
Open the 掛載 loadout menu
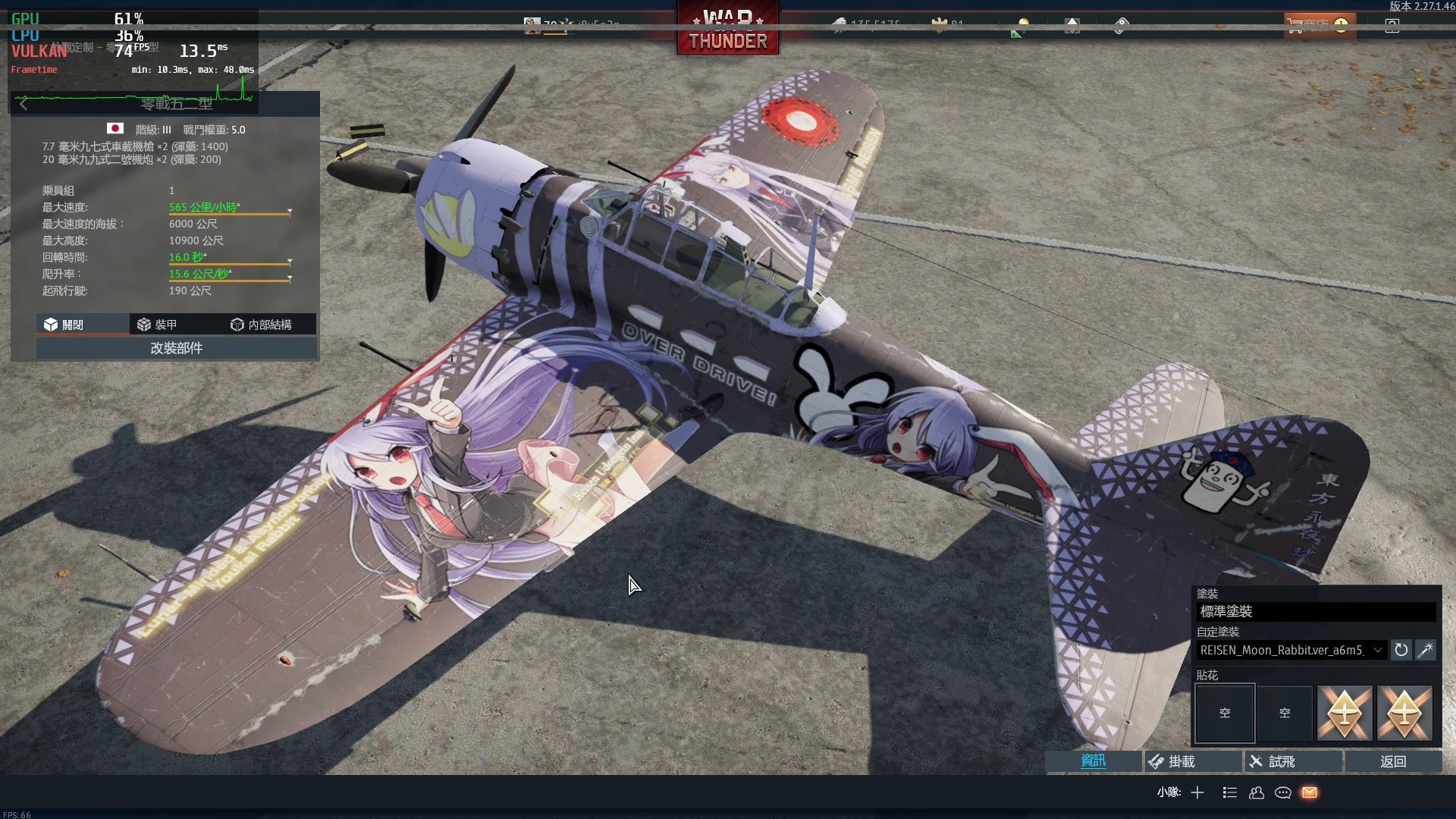click(x=1193, y=761)
